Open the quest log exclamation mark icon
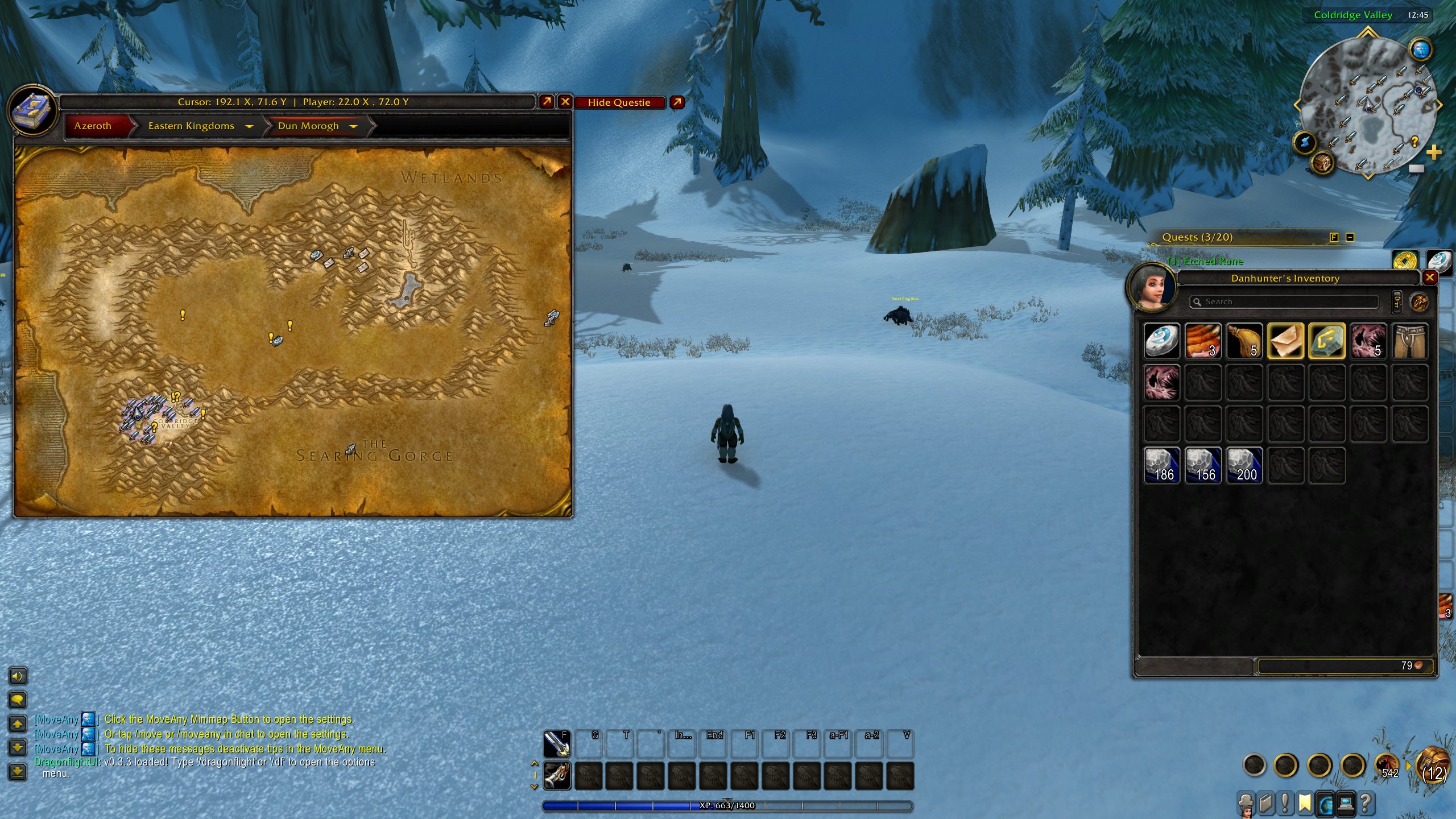 [1285, 803]
